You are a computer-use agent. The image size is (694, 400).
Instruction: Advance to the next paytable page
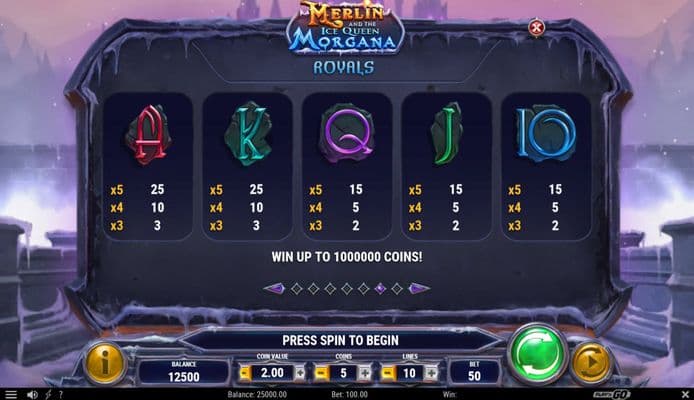tap(420, 288)
